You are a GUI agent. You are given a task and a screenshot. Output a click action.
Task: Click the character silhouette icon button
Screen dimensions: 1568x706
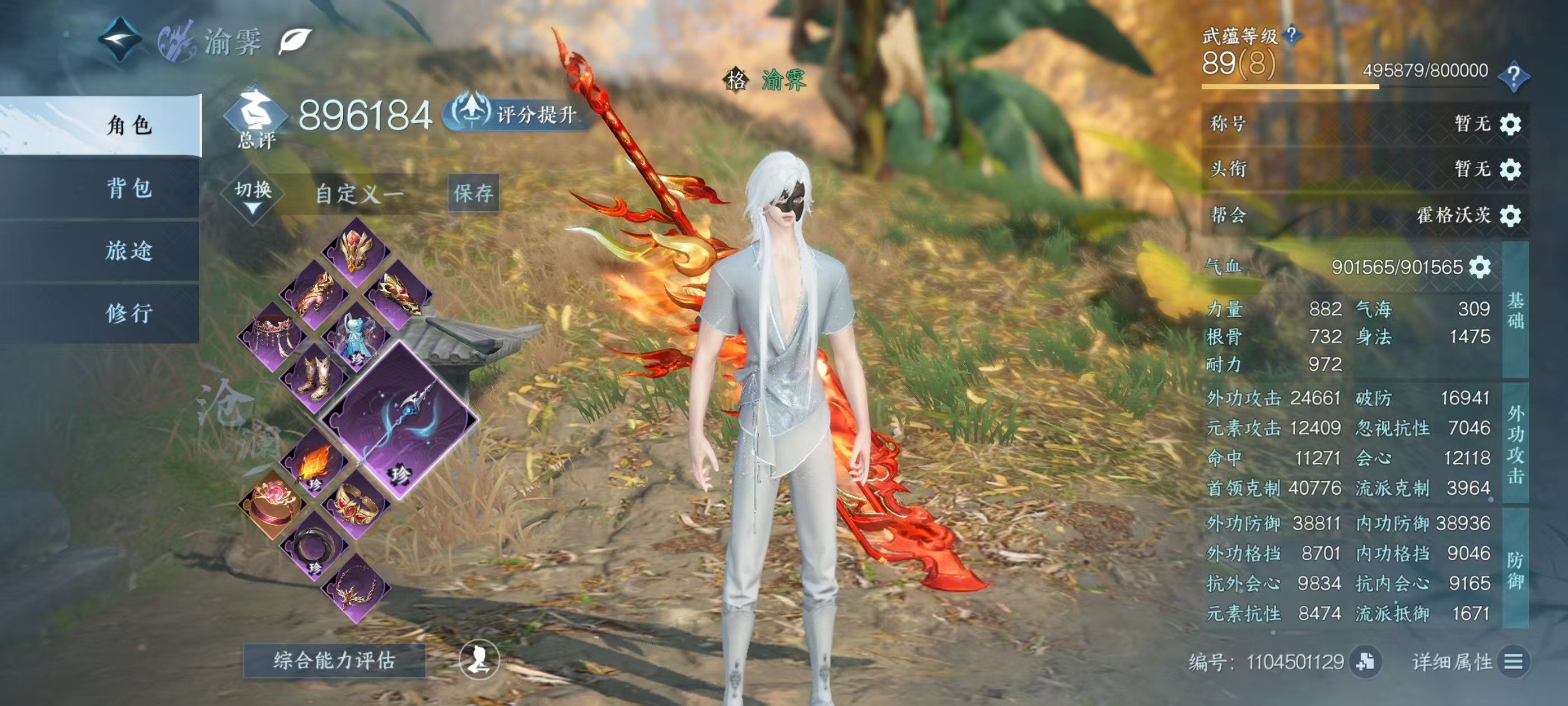pos(479,660)
